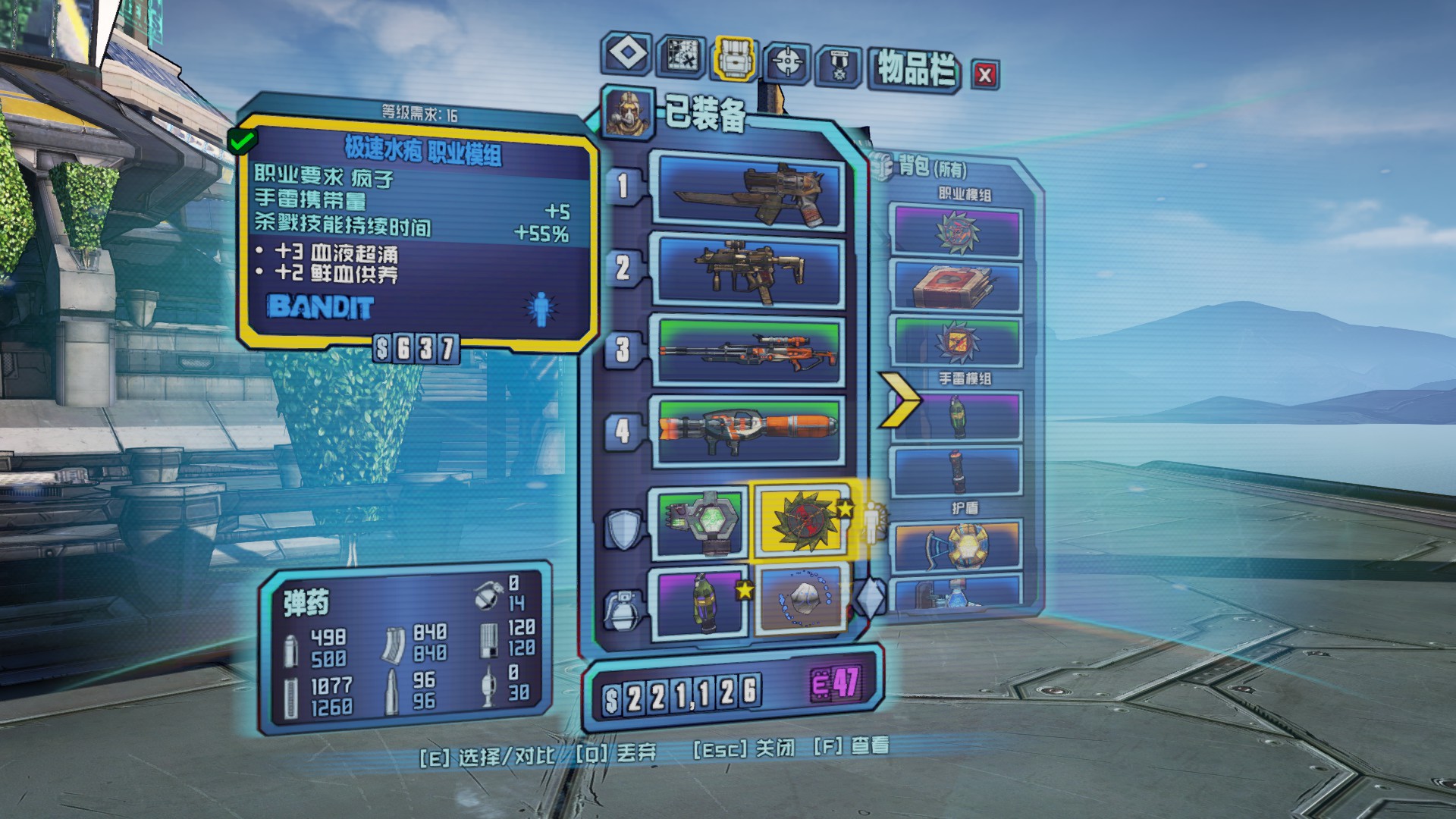Select the equipped green shield slot
The width and height of the screenshot is (1456, 819).
click(698, 523)
